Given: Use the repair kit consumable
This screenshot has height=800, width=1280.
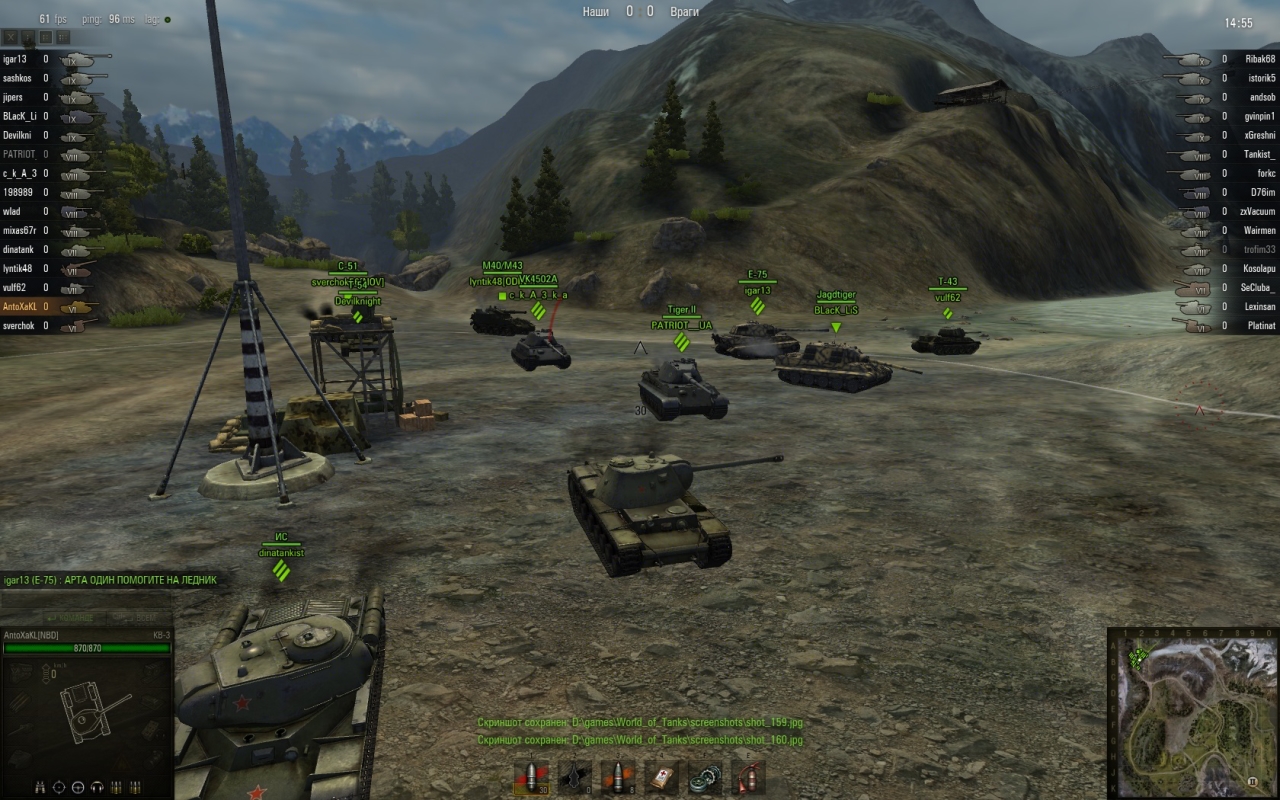Looking at the screenshot, I should click(x=705, y=776).
